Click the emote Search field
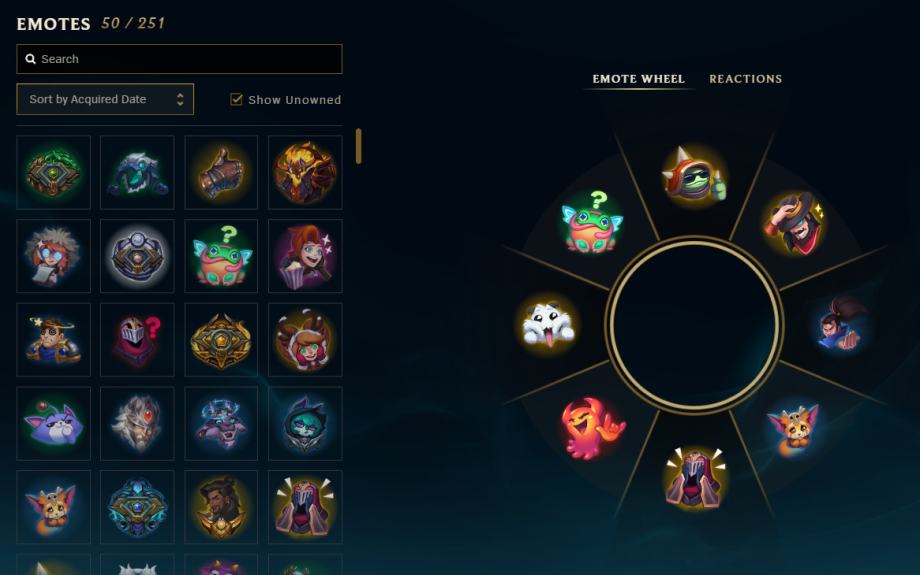Viewport: 920px width, 575px height. pos(180,59)
